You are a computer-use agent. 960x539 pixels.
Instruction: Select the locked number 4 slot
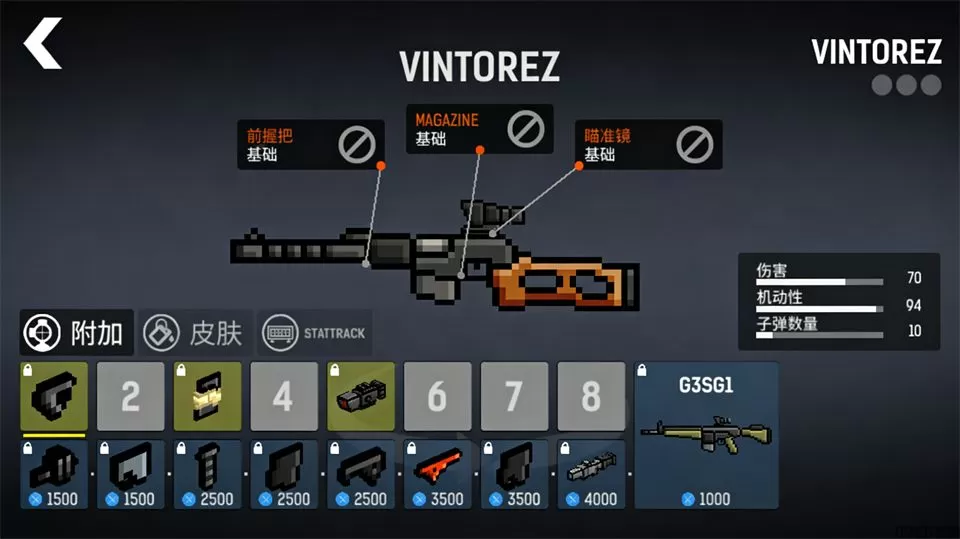click(284, 397)
